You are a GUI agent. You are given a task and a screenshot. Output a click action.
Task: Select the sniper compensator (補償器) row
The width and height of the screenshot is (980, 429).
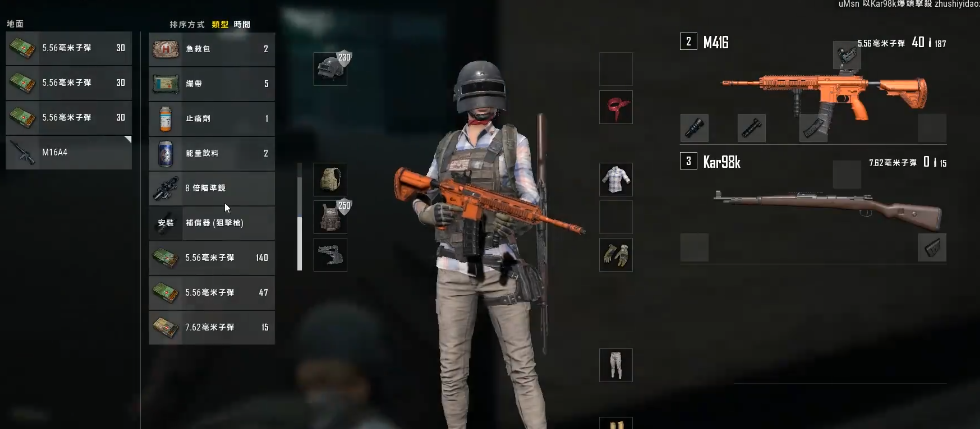tap(211, 222)
